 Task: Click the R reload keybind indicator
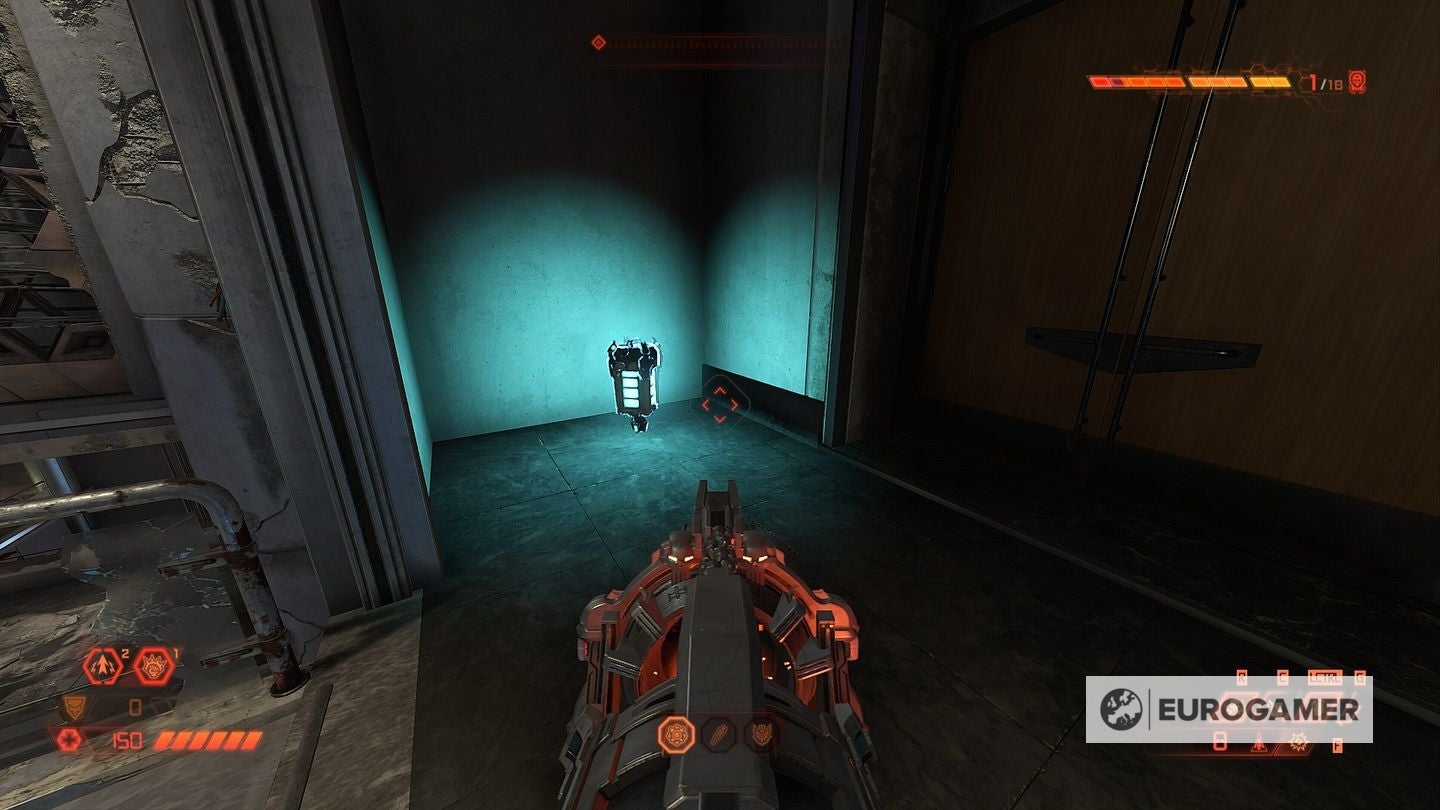point(1242,677)
